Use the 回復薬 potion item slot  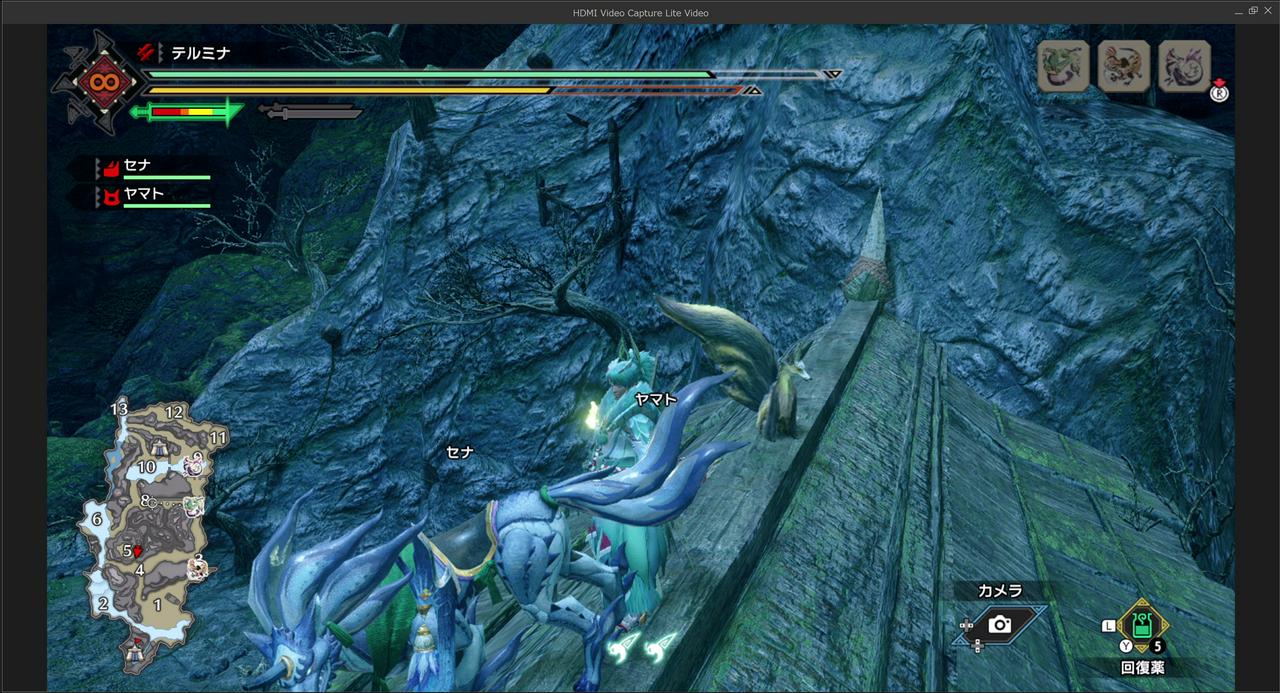coord(1141,626)
